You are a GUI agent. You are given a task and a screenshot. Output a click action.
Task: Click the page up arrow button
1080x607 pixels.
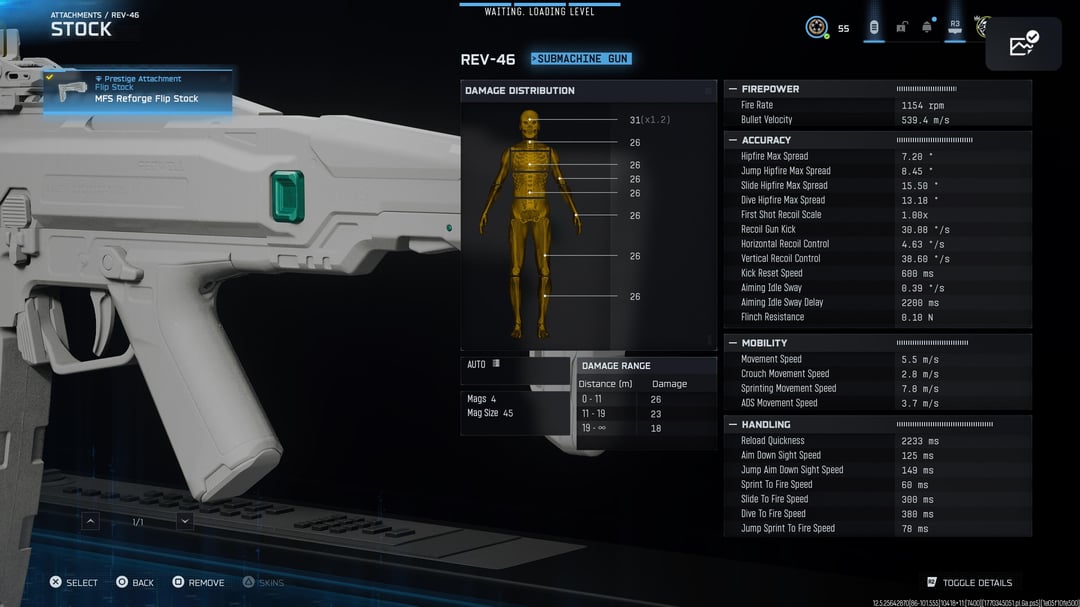pos(91,521)
